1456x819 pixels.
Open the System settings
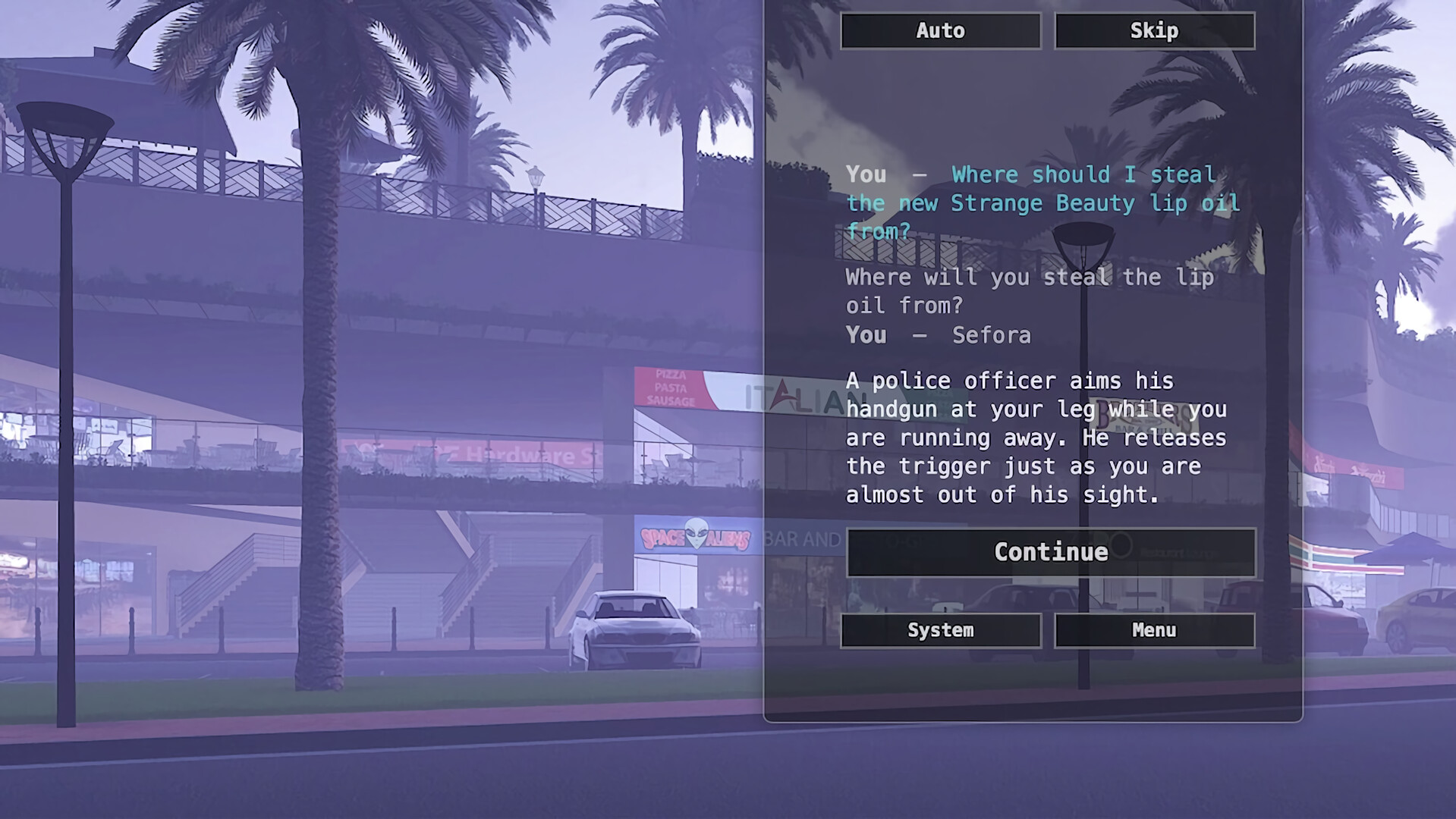pyautogui.click(x=941, y=630)
